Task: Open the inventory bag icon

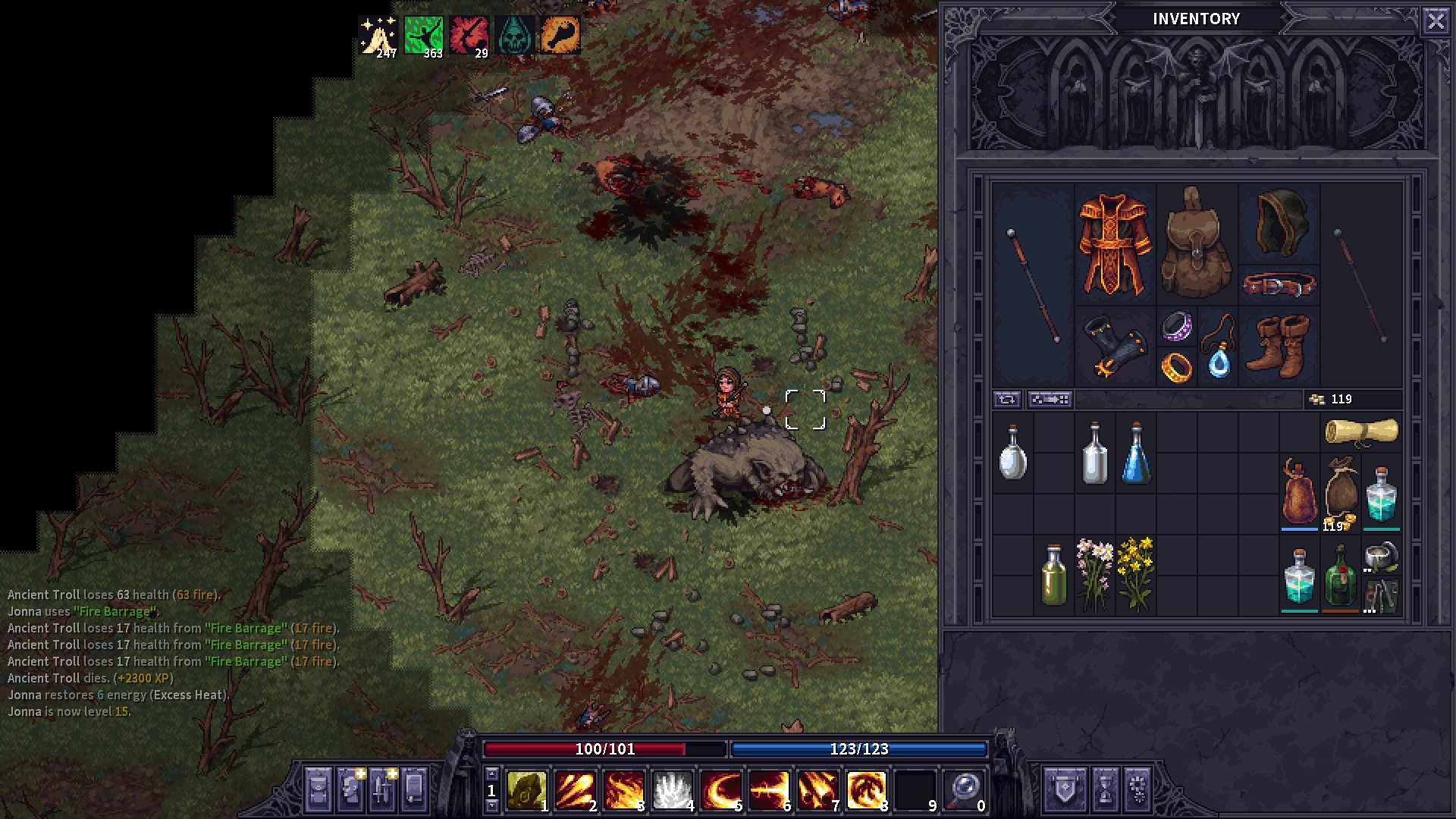Action: [x=317, y=789]
